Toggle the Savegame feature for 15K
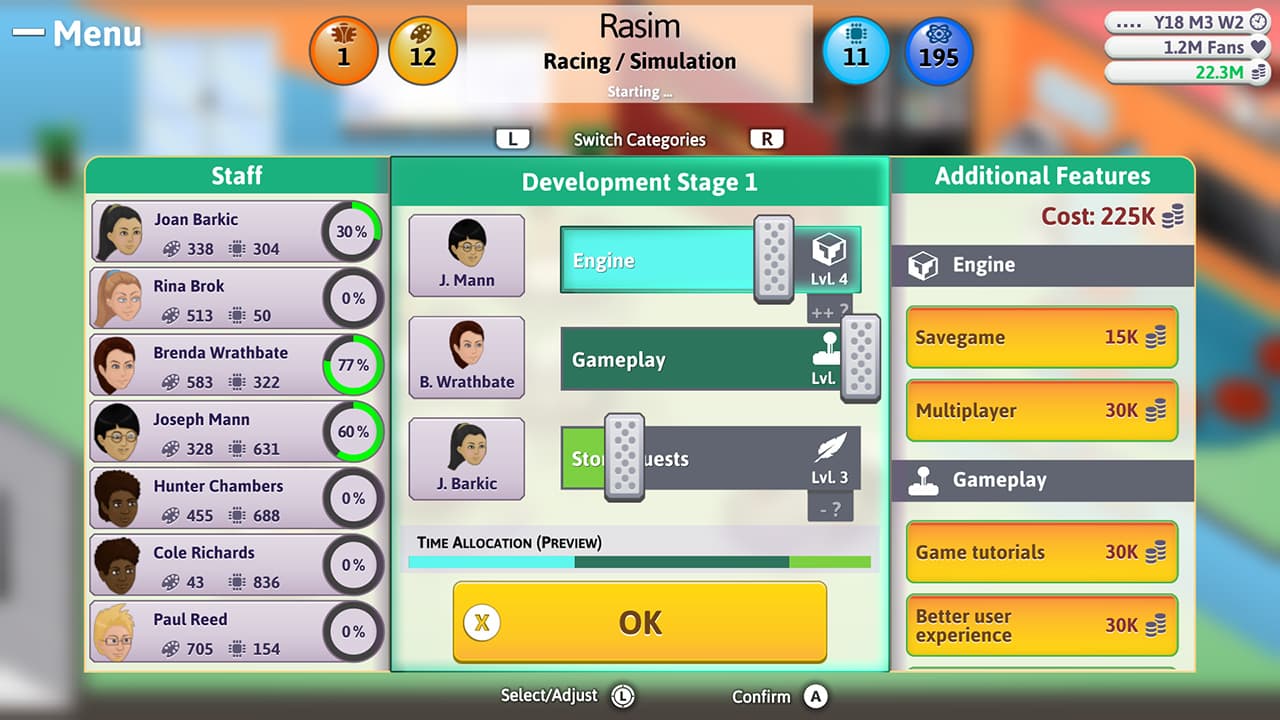1280x720 pixels. coord(1041,338)
